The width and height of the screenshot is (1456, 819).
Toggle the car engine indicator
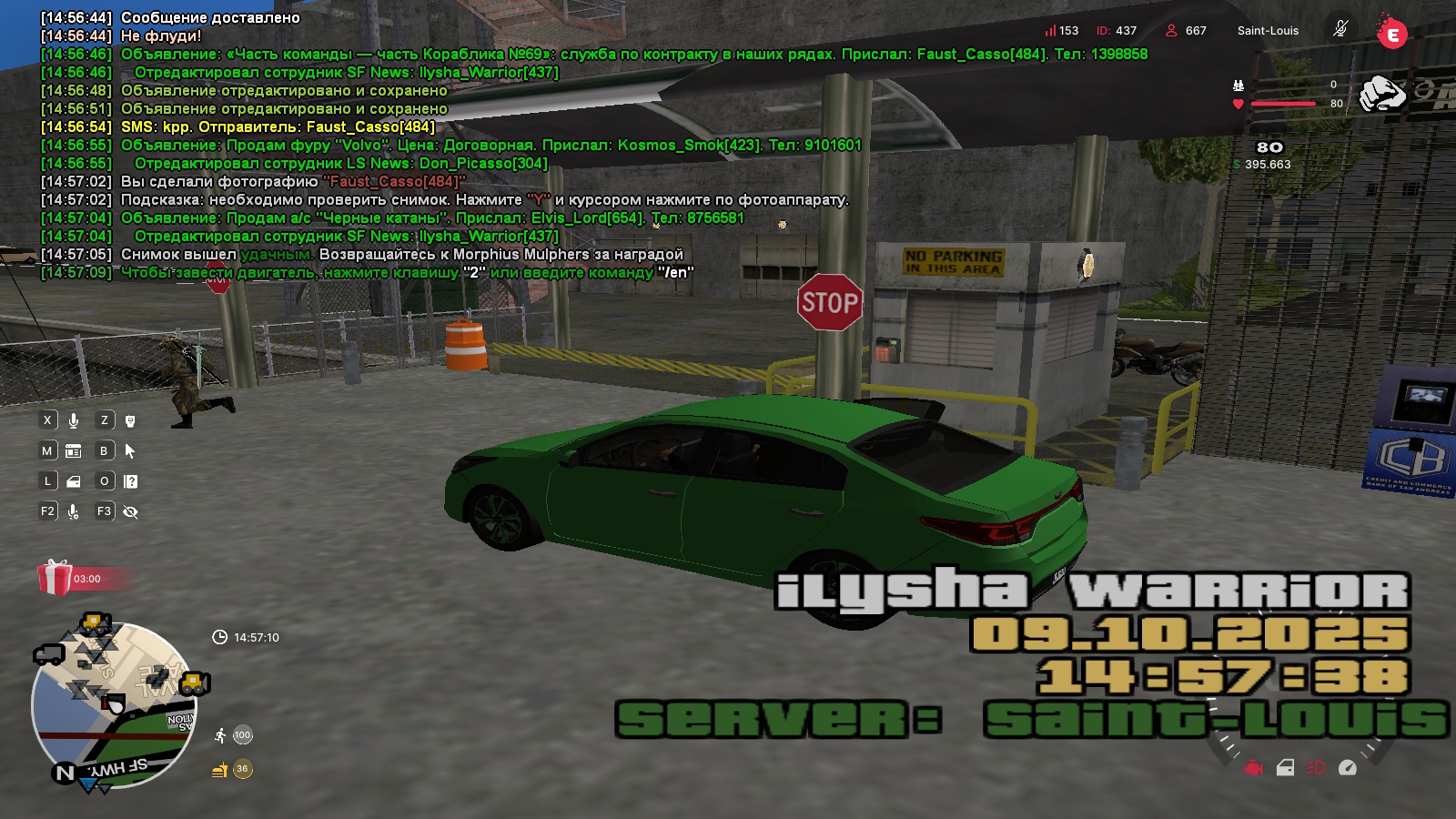[x=1254, y=768]
